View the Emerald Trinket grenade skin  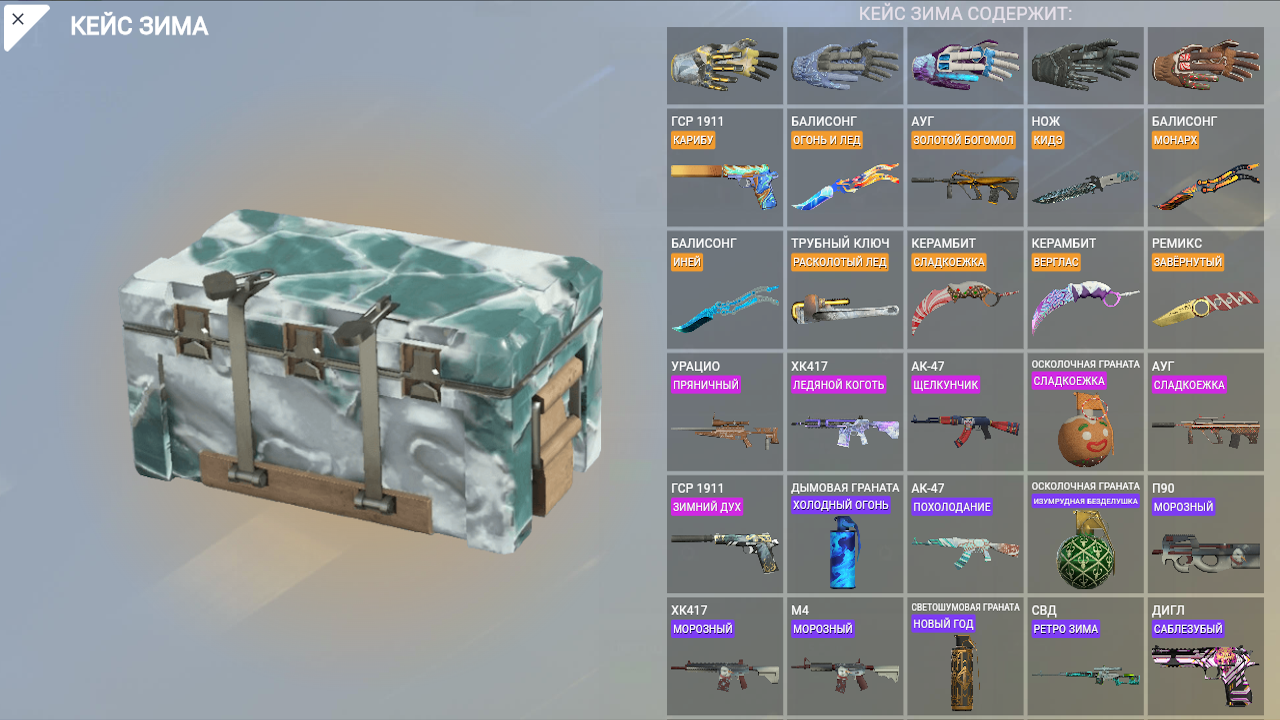1085,533
